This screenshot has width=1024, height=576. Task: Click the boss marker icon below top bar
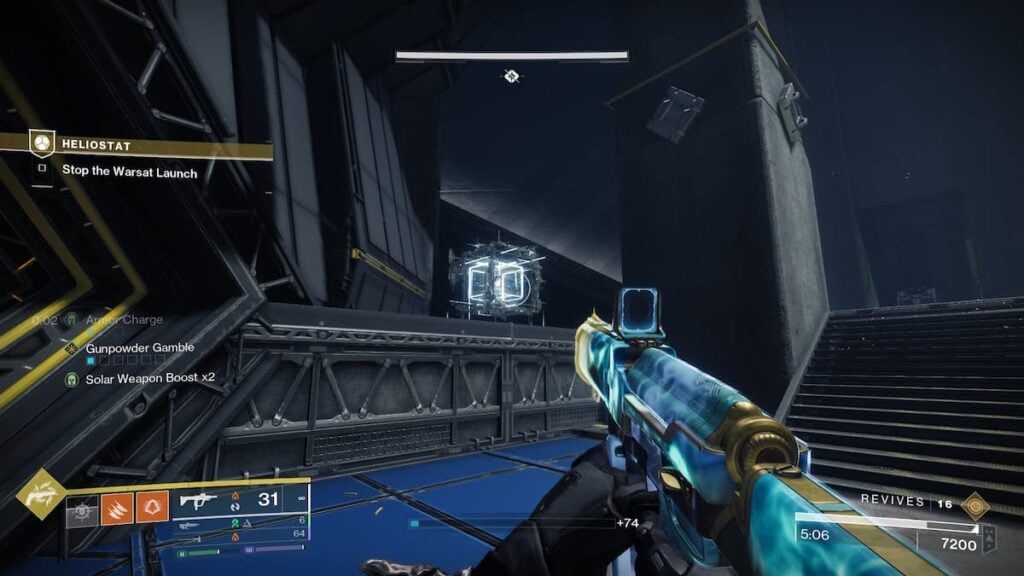511,76
